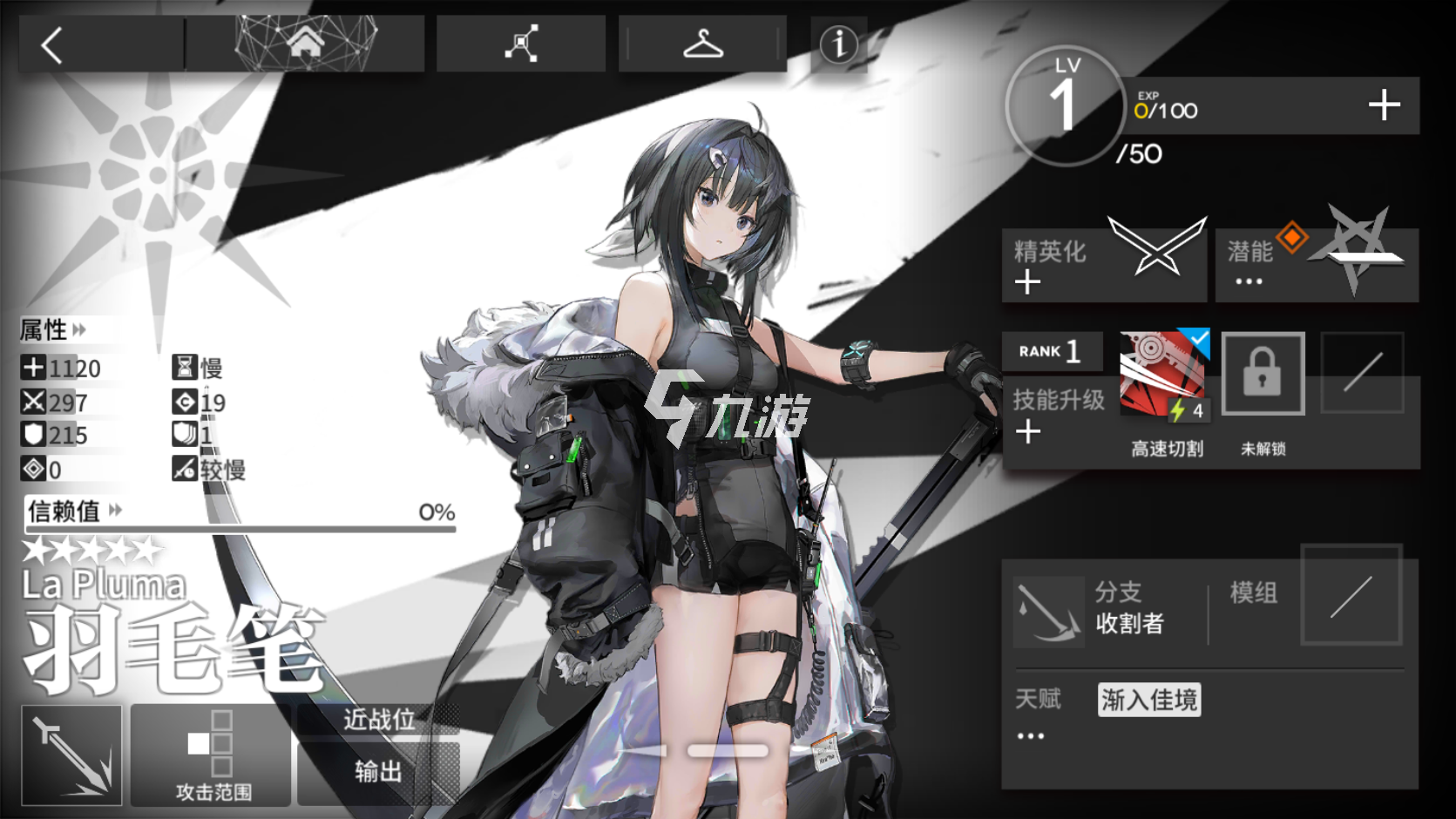Screen dimensions: 1456x819
Task: Open the outfit hanger menu
Action: coord(702,44)
